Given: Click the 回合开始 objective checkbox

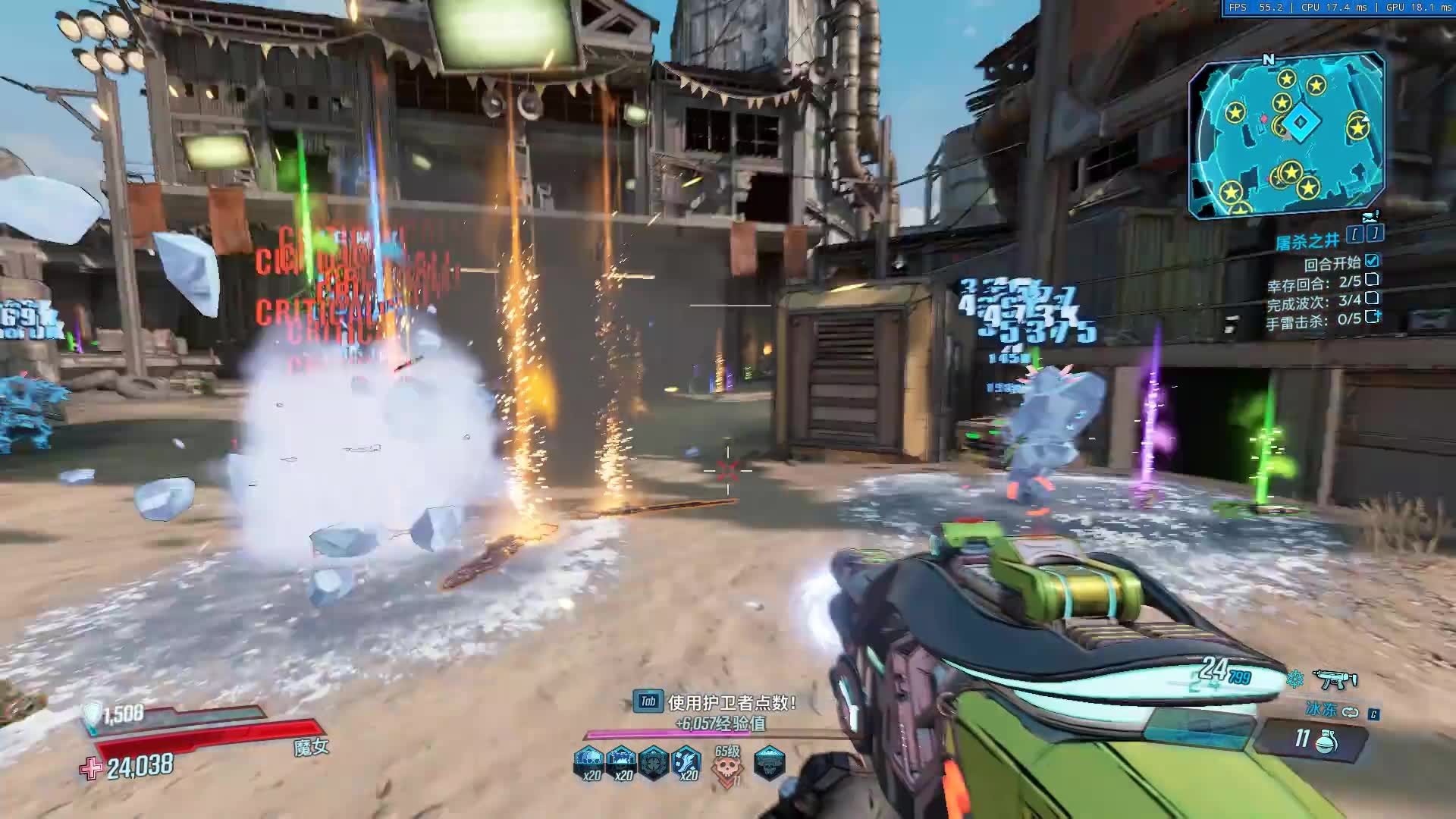Looking at the screenshot, I should click(1372, 261).
